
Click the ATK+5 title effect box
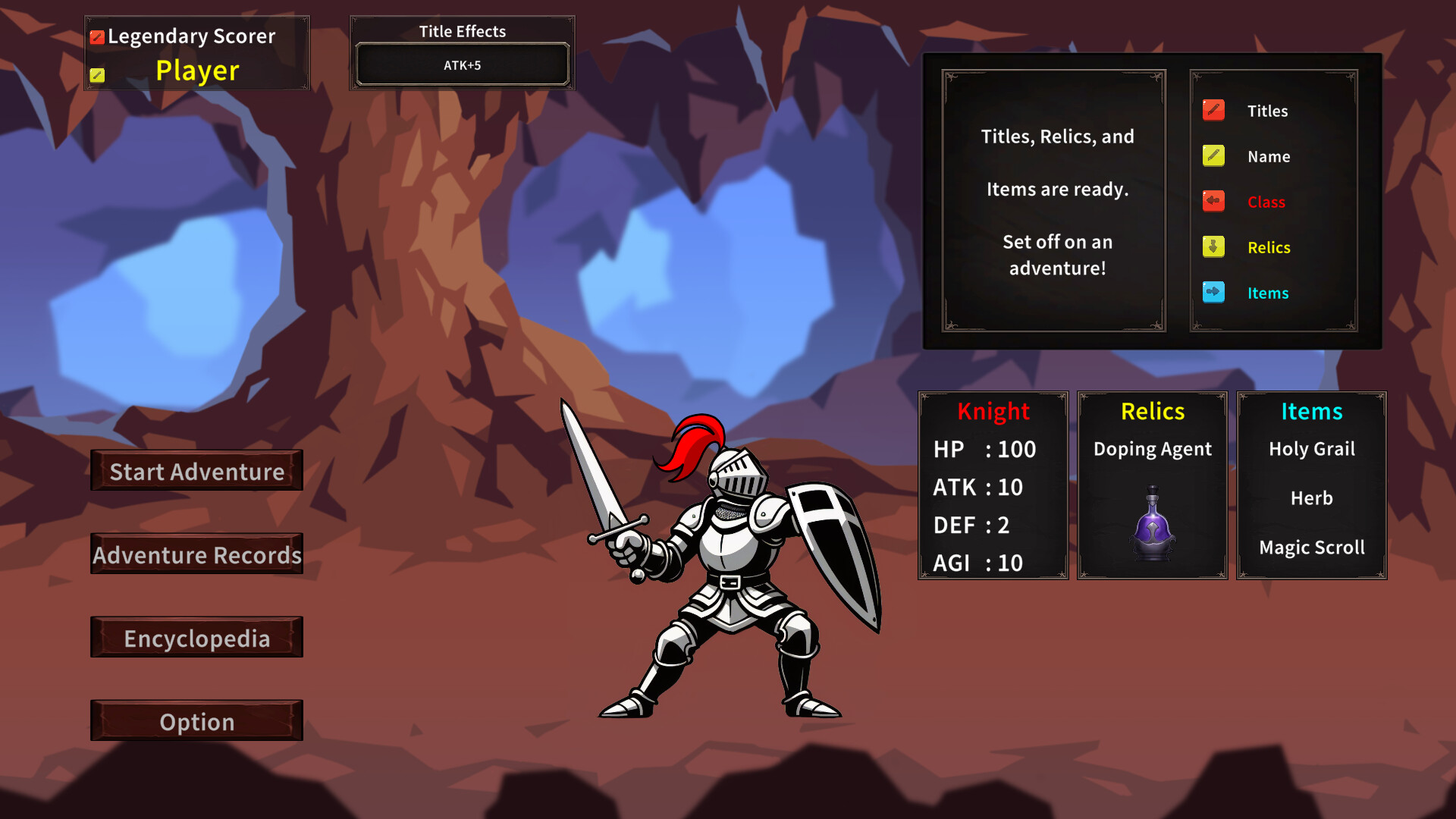coord(461,64)
